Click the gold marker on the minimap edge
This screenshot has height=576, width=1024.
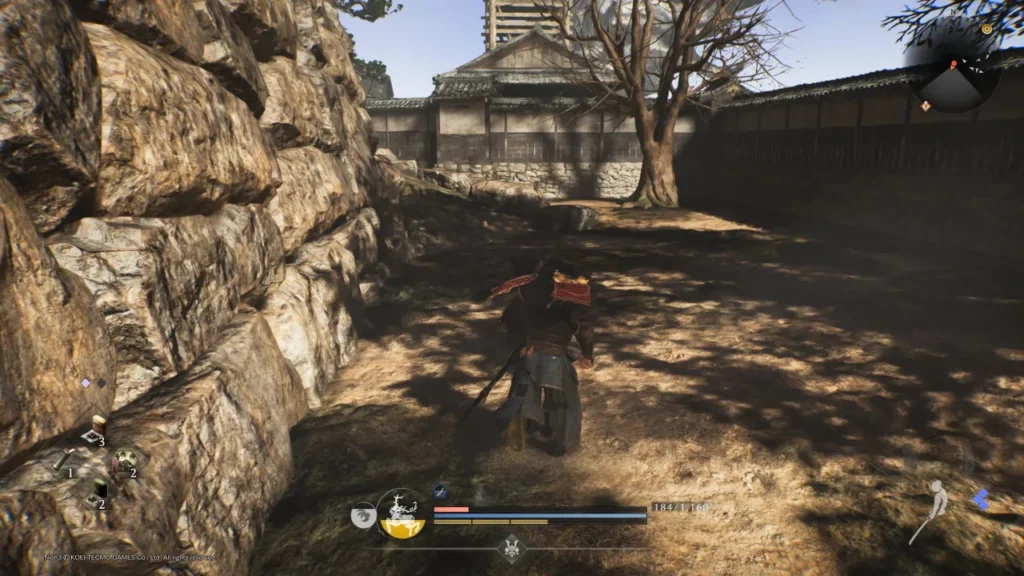(987, 30)
